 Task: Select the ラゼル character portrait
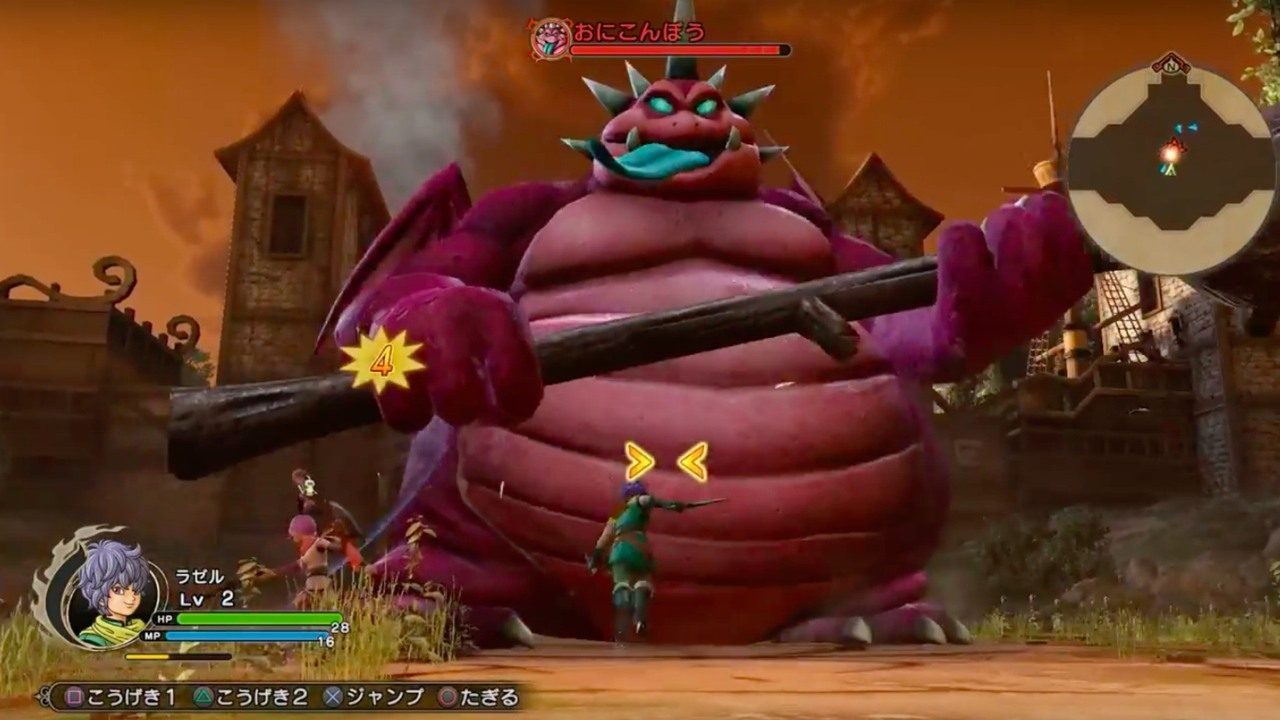pyautogui.click(x=113, y=592)
